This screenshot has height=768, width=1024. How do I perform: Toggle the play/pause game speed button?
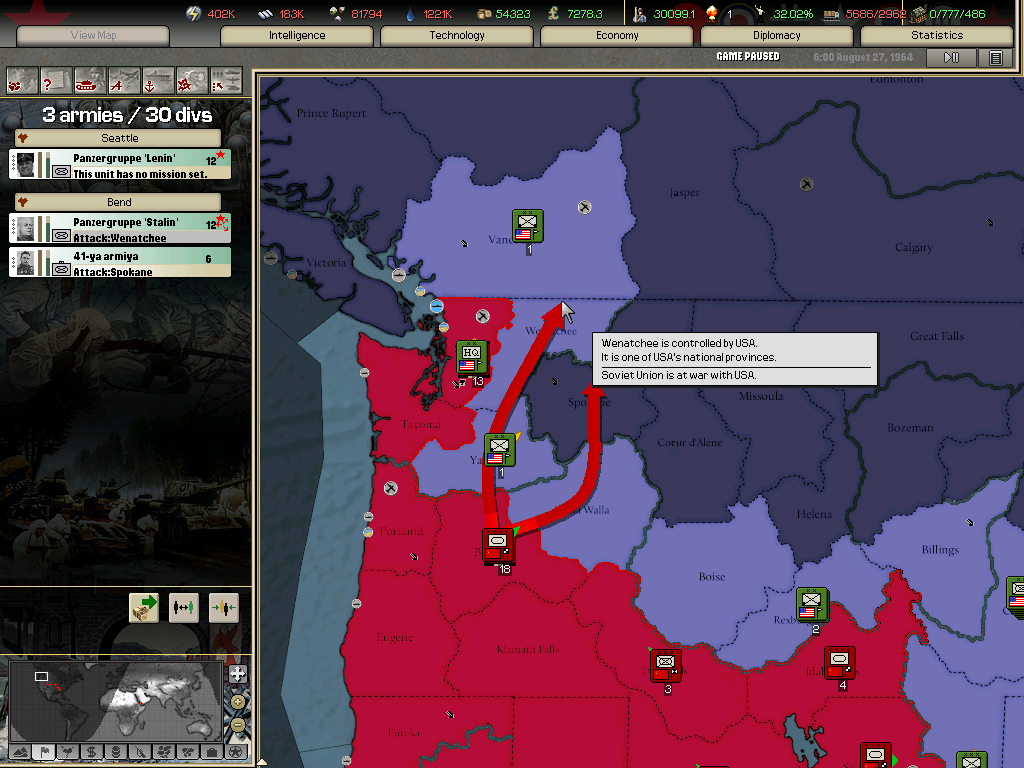point(951,58)
